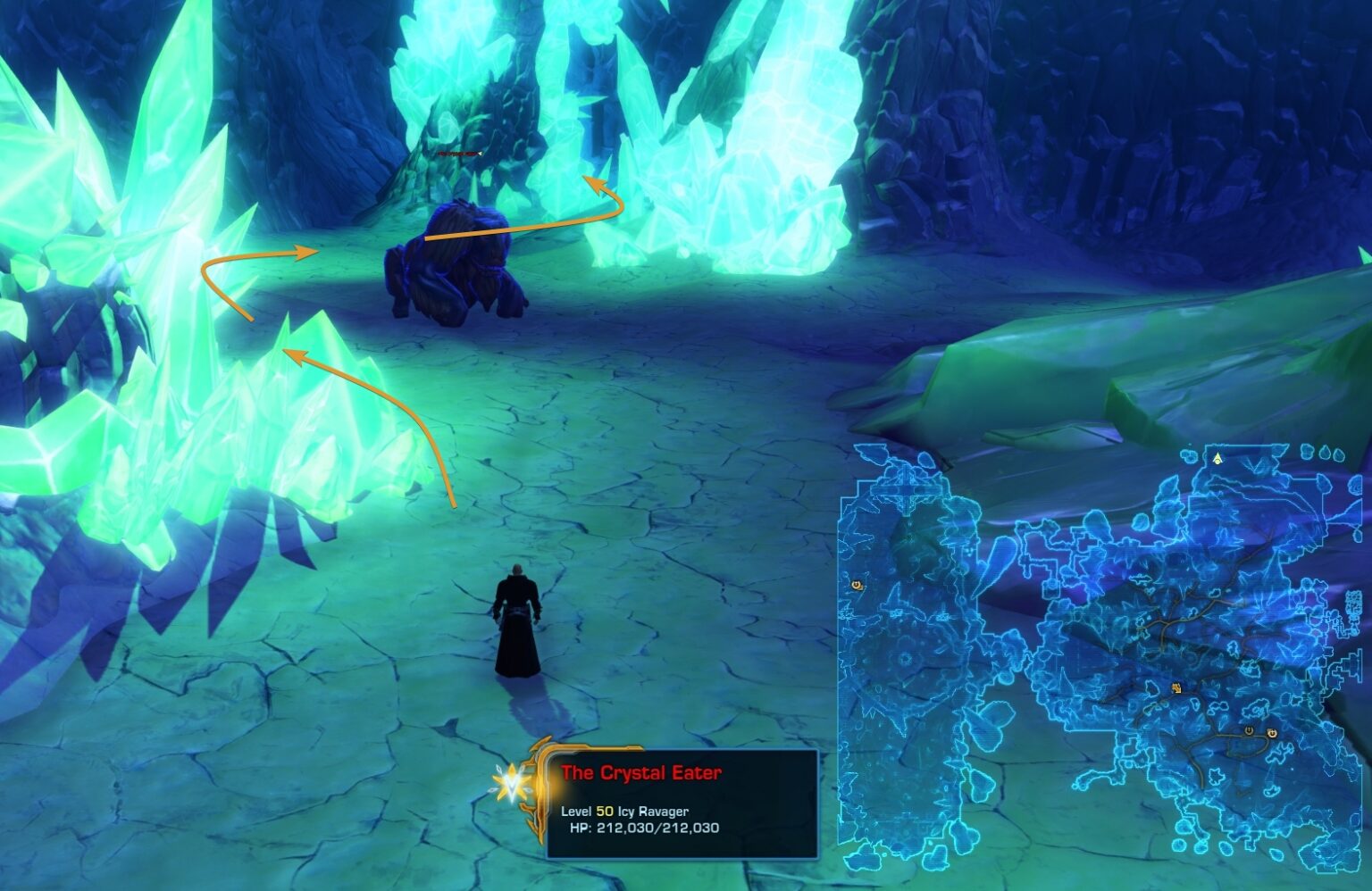This screenshot has width=1372, height=891.
Task: Select the starburst emblem beside the tooltip panel
Action: click(514, 784)
